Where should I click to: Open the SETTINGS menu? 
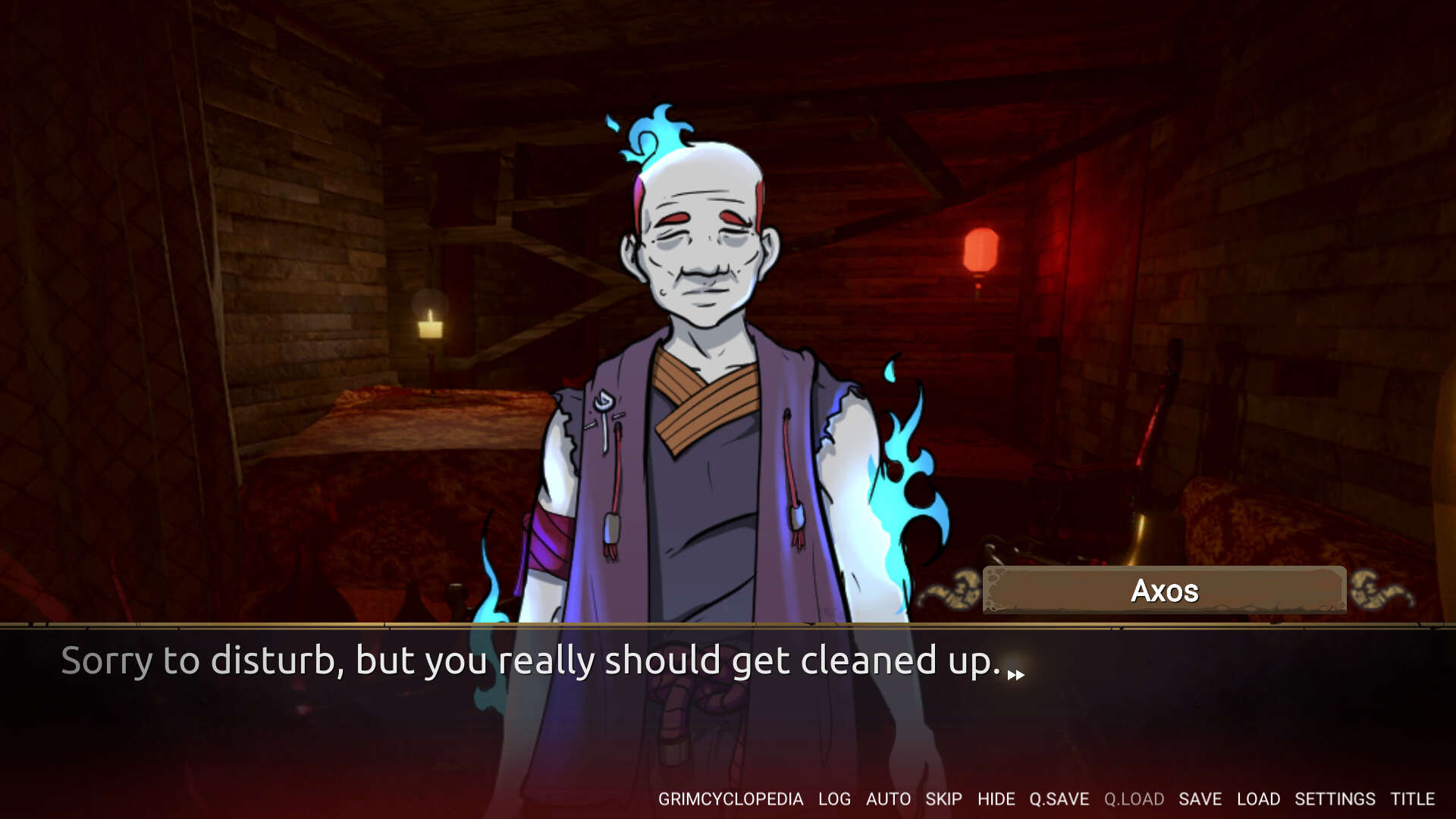[1337, 799]
